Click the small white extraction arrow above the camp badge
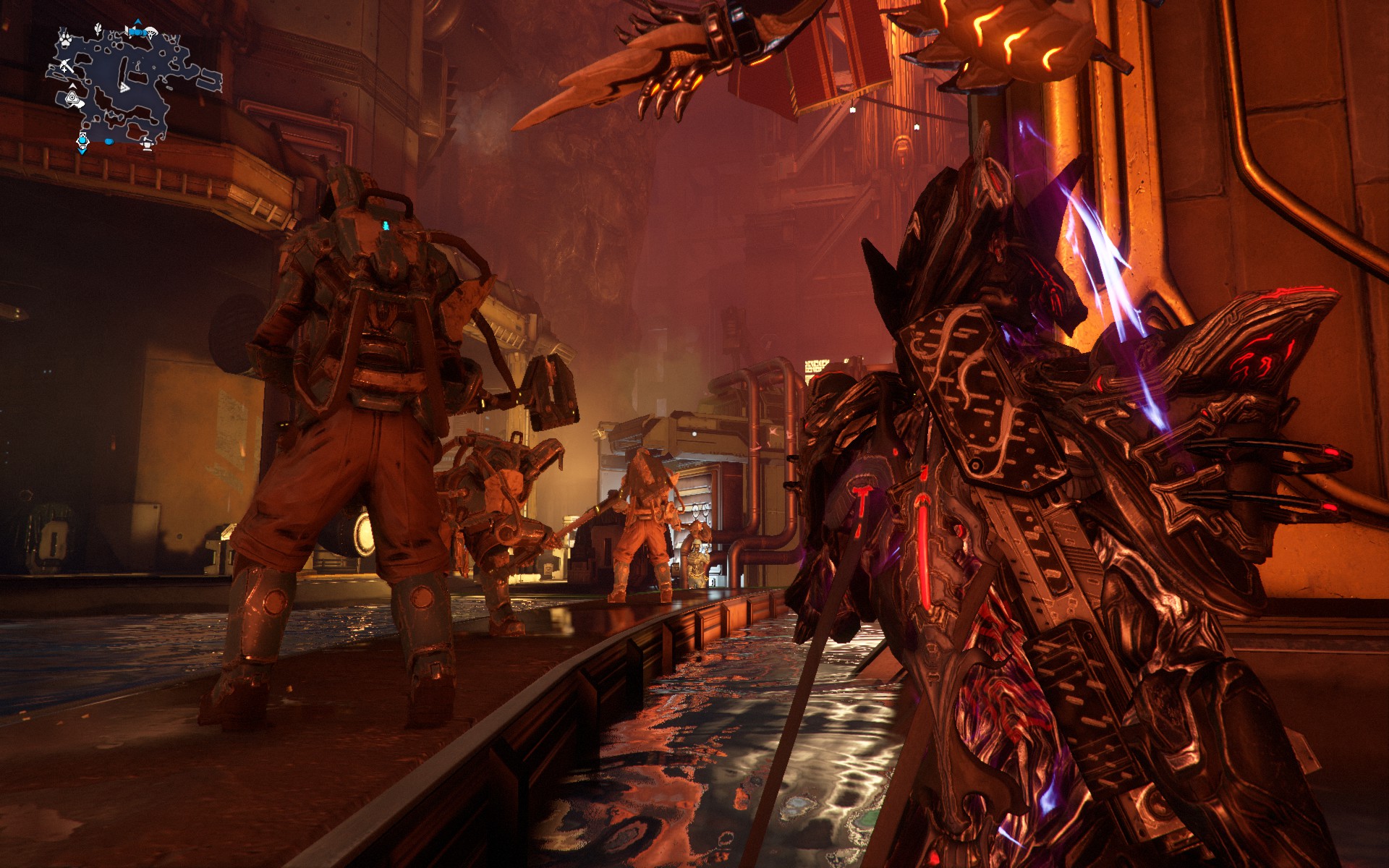The height and width of the screenshot is (868, 1389). click(x=72, y=85)
